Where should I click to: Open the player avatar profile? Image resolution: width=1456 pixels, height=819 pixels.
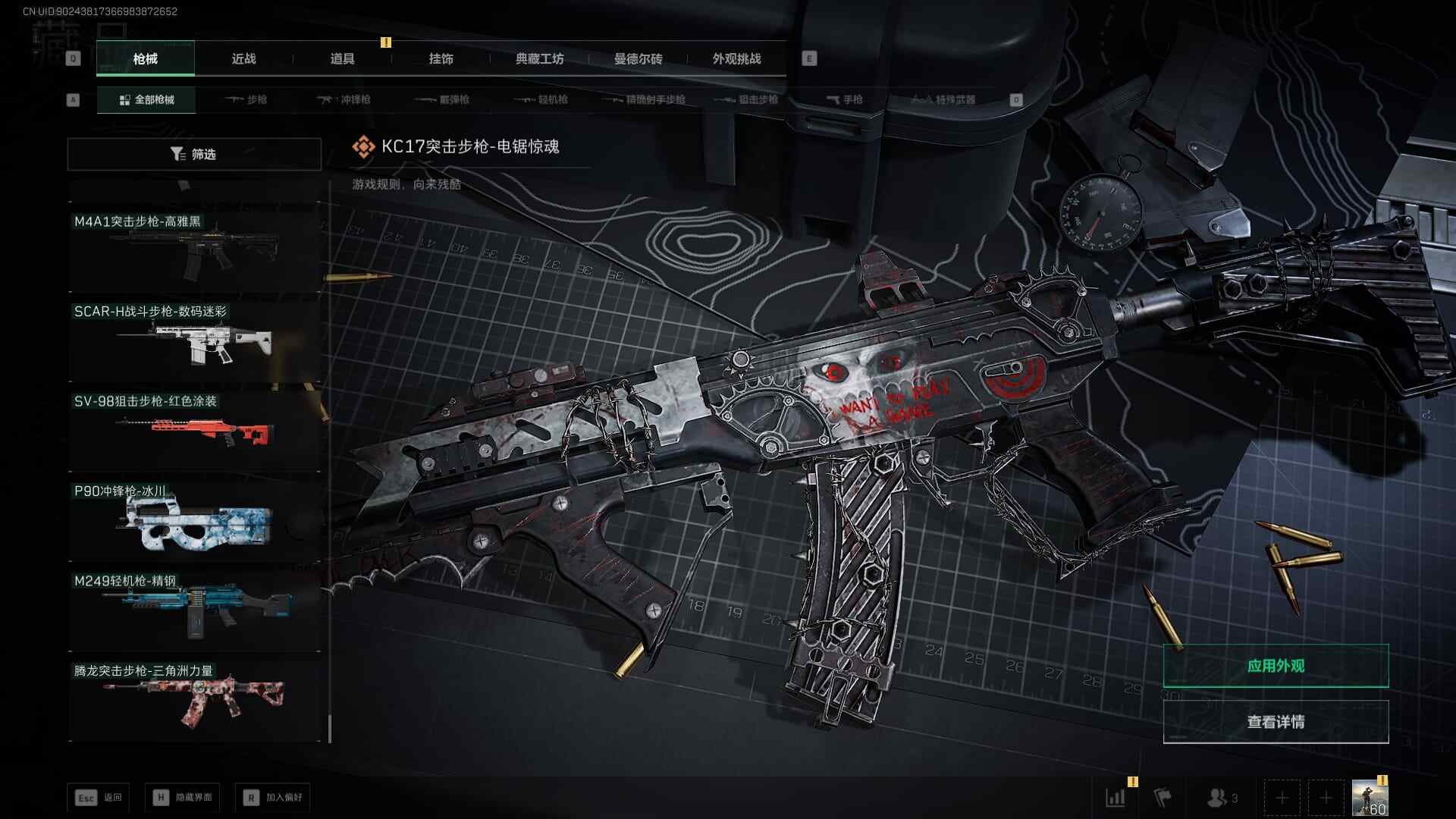(1370, 798)
